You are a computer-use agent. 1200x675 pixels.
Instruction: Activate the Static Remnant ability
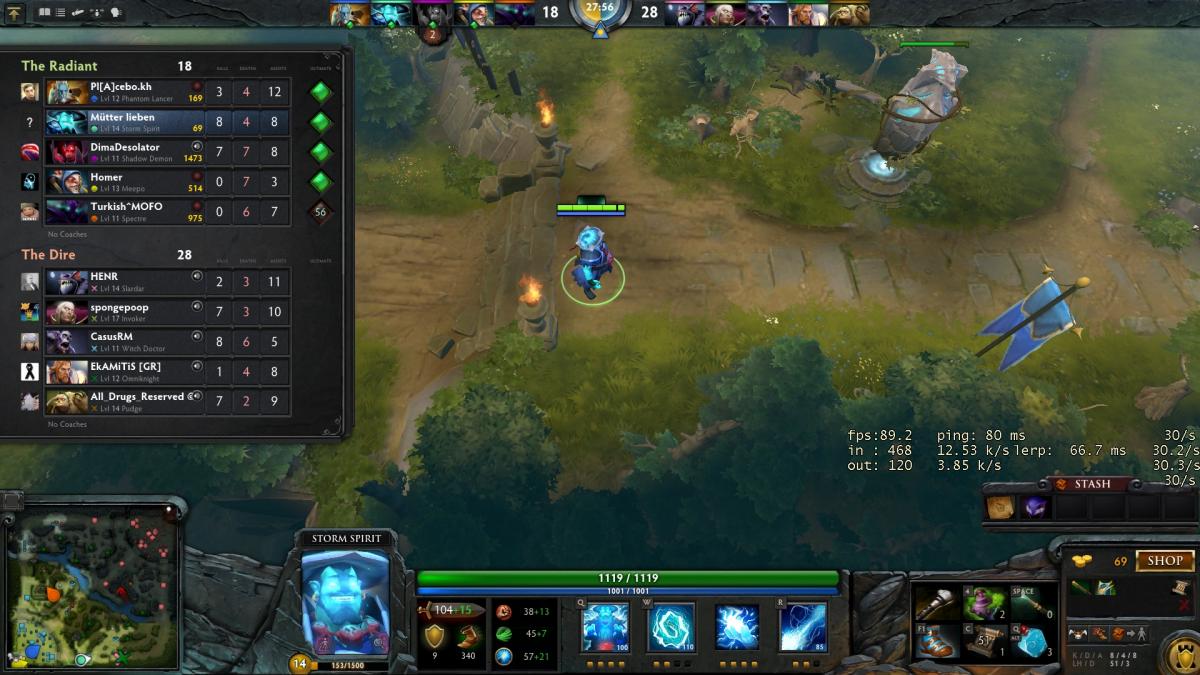pyautogui.click(x=605, y=628)
